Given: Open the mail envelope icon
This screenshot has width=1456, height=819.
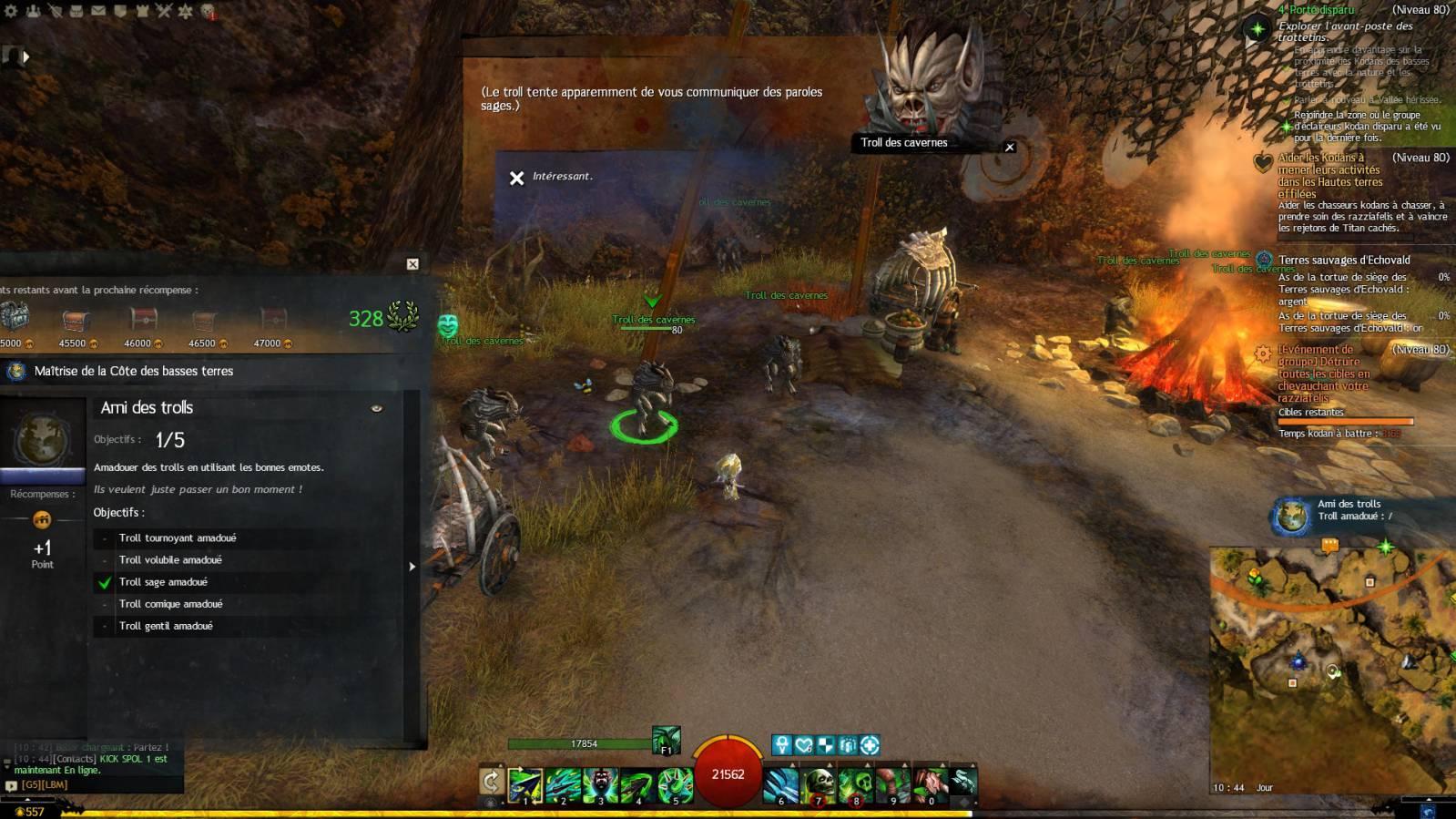Looking at the screenshot, I should pos(98,11).
